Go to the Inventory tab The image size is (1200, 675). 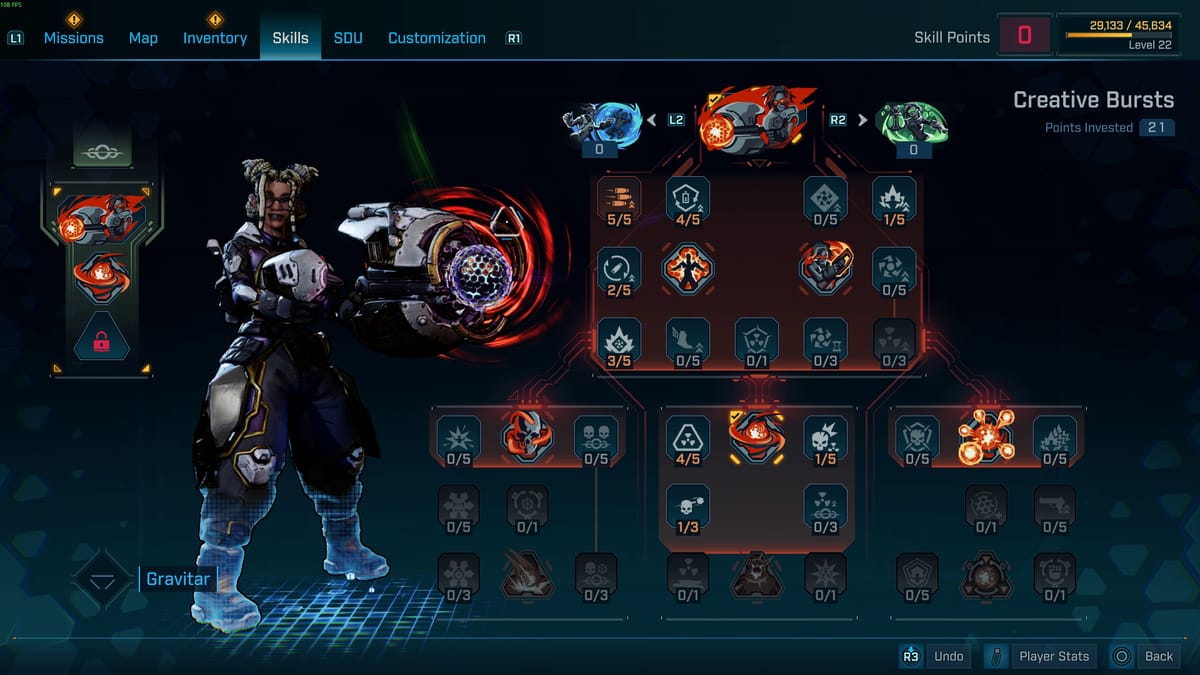(214, 38)
